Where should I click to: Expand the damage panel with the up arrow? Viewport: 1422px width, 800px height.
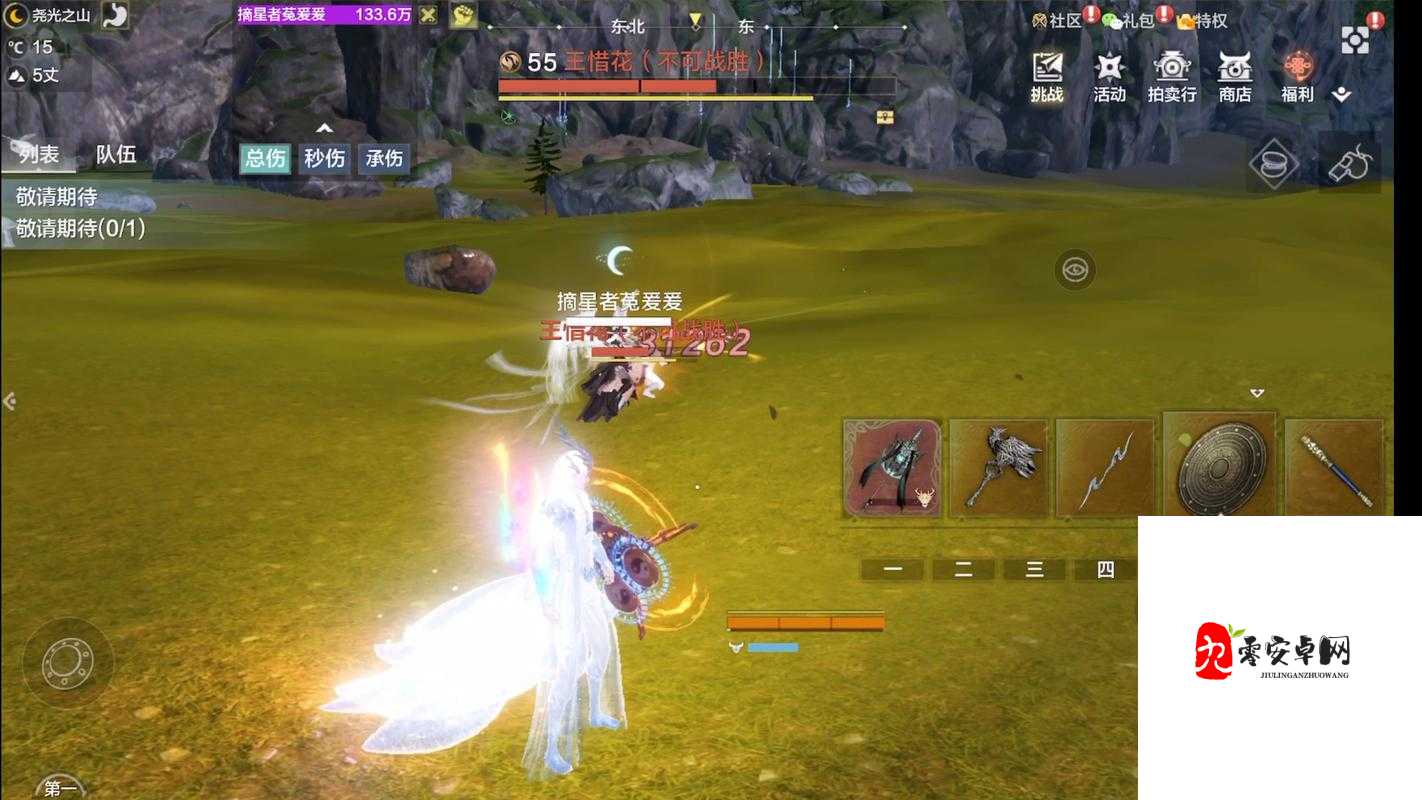[x=324, y=128]
